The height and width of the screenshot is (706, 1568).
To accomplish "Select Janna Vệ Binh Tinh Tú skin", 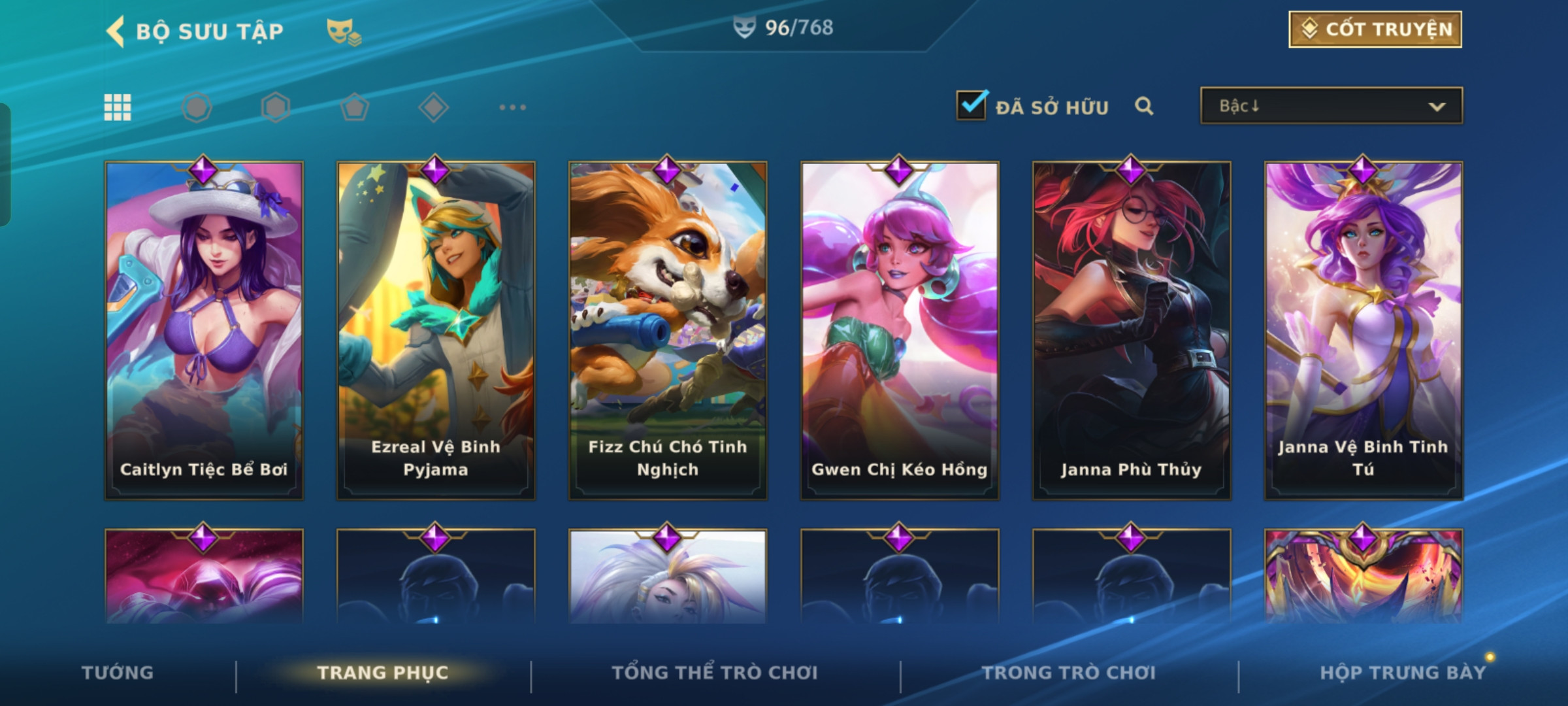I will (x=1364, y=330).
